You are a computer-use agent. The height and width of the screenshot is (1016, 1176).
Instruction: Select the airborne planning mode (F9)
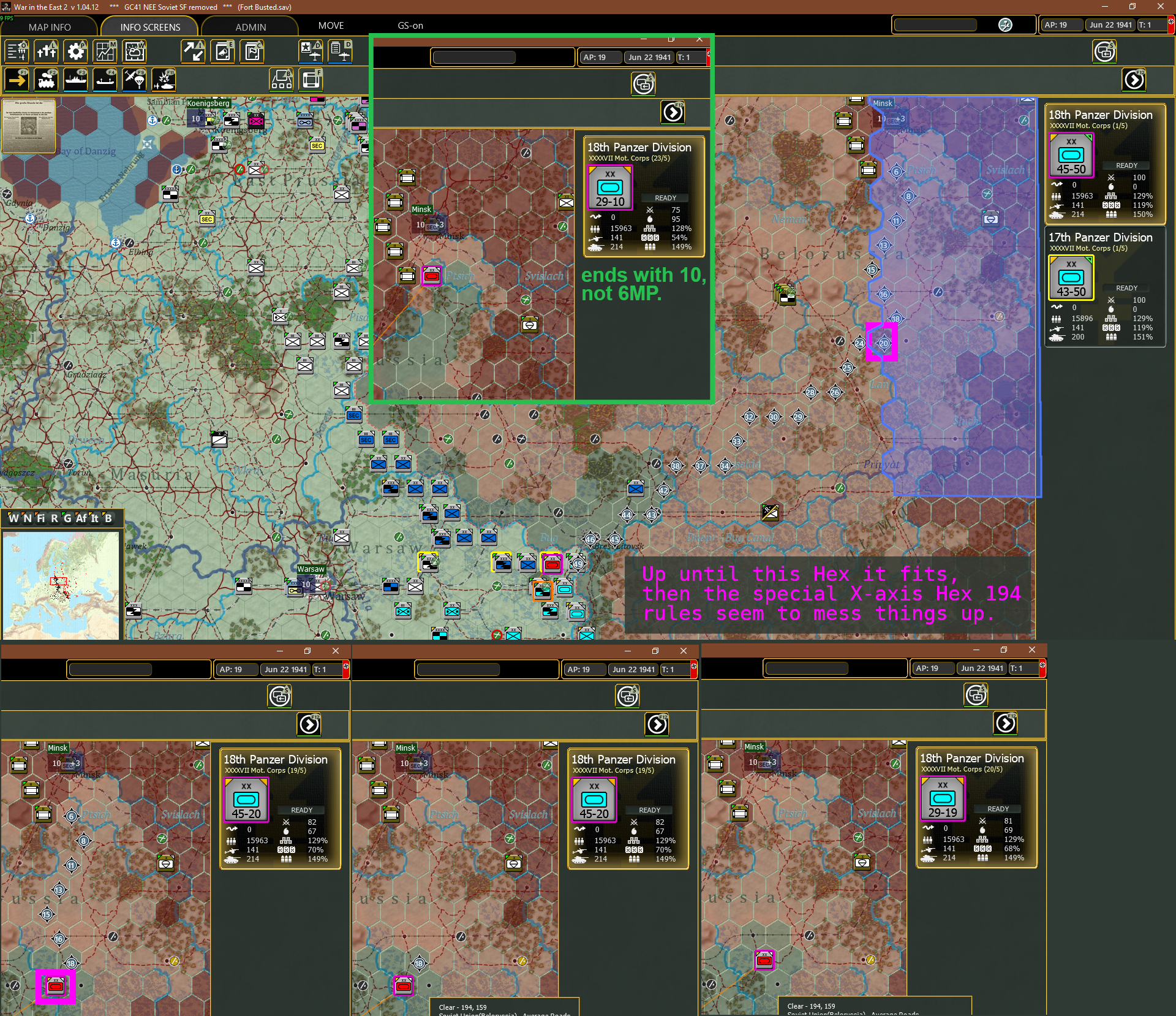(134, 80)
